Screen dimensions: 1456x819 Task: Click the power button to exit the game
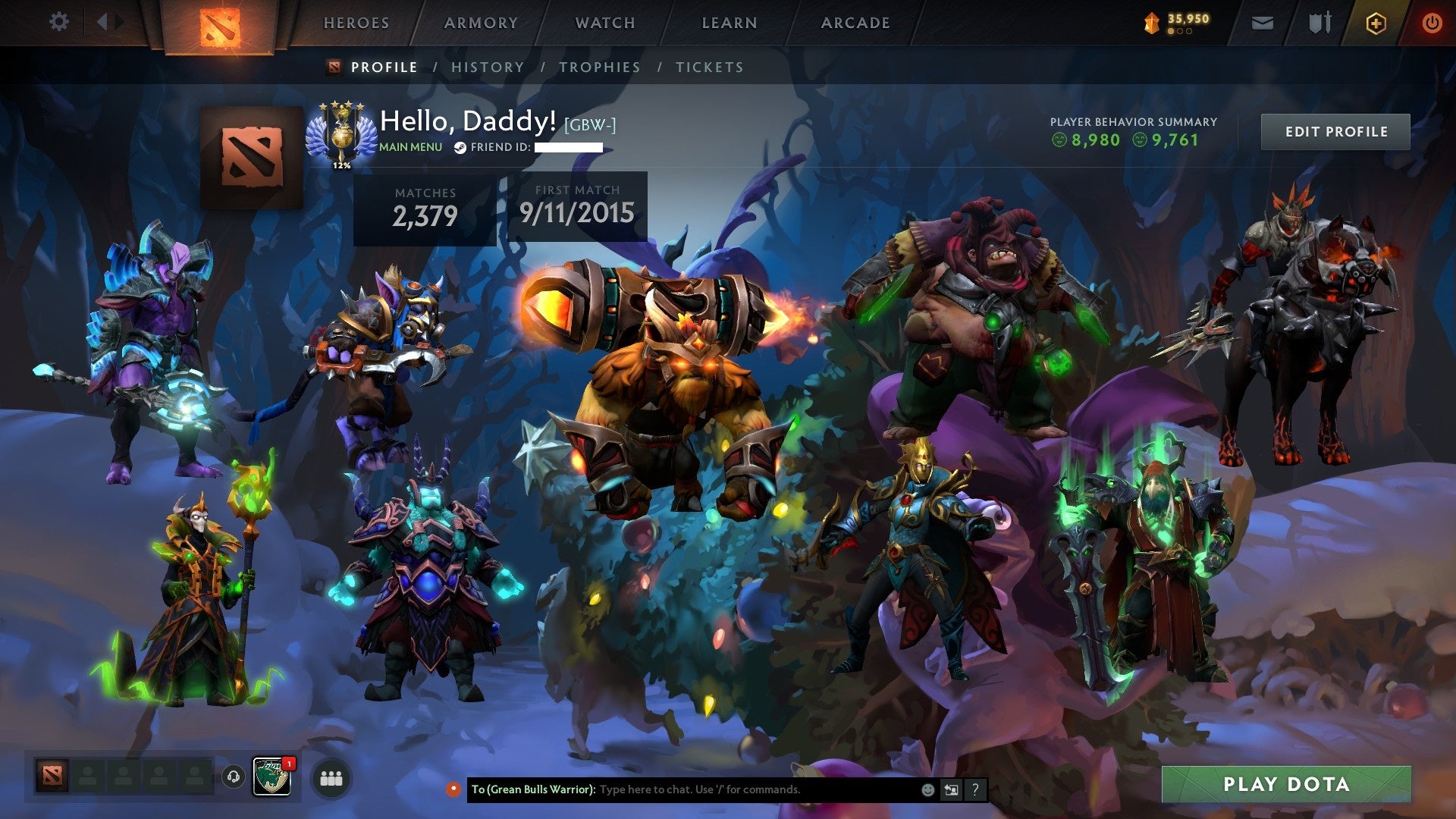[1432, 23]
